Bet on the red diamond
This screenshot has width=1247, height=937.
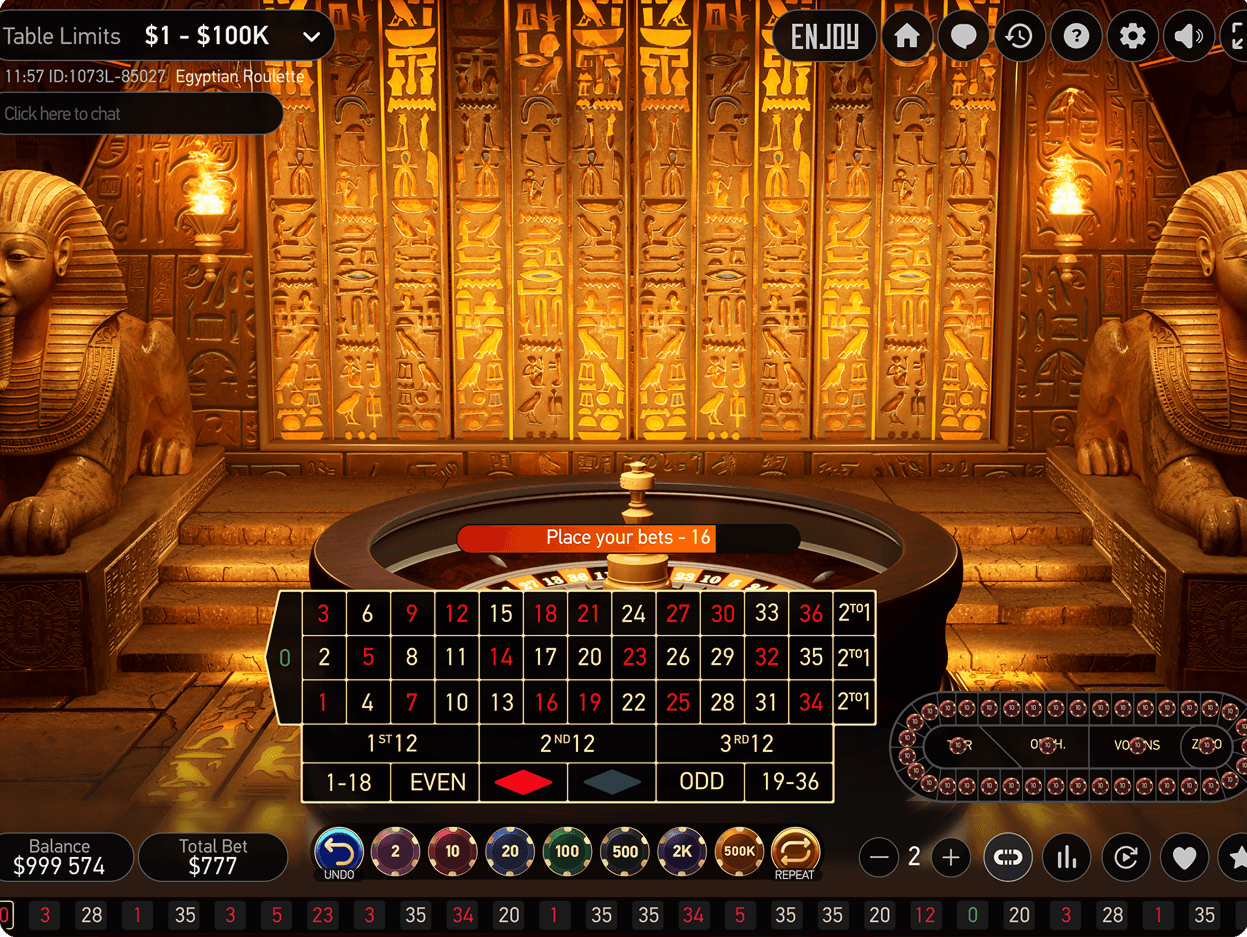[x=523, y=782]
